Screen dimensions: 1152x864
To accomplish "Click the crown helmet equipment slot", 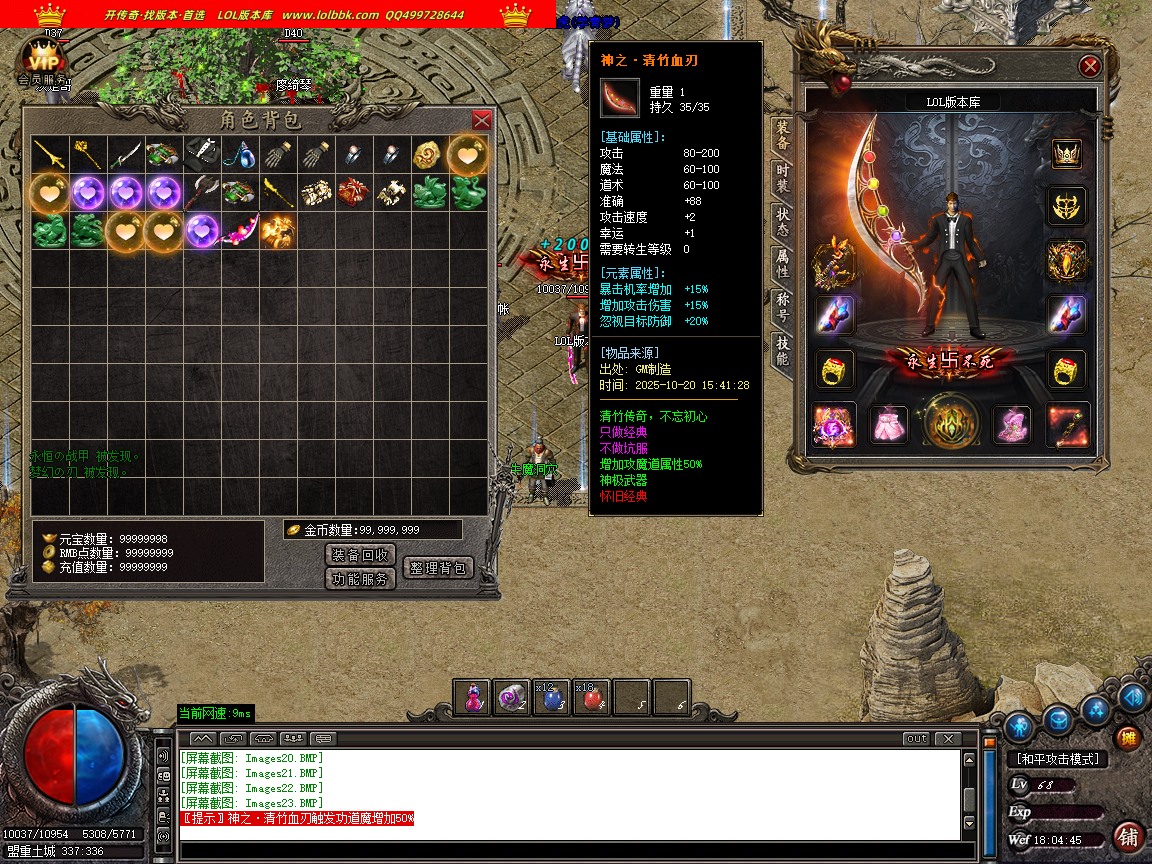I will [1067, 153].
